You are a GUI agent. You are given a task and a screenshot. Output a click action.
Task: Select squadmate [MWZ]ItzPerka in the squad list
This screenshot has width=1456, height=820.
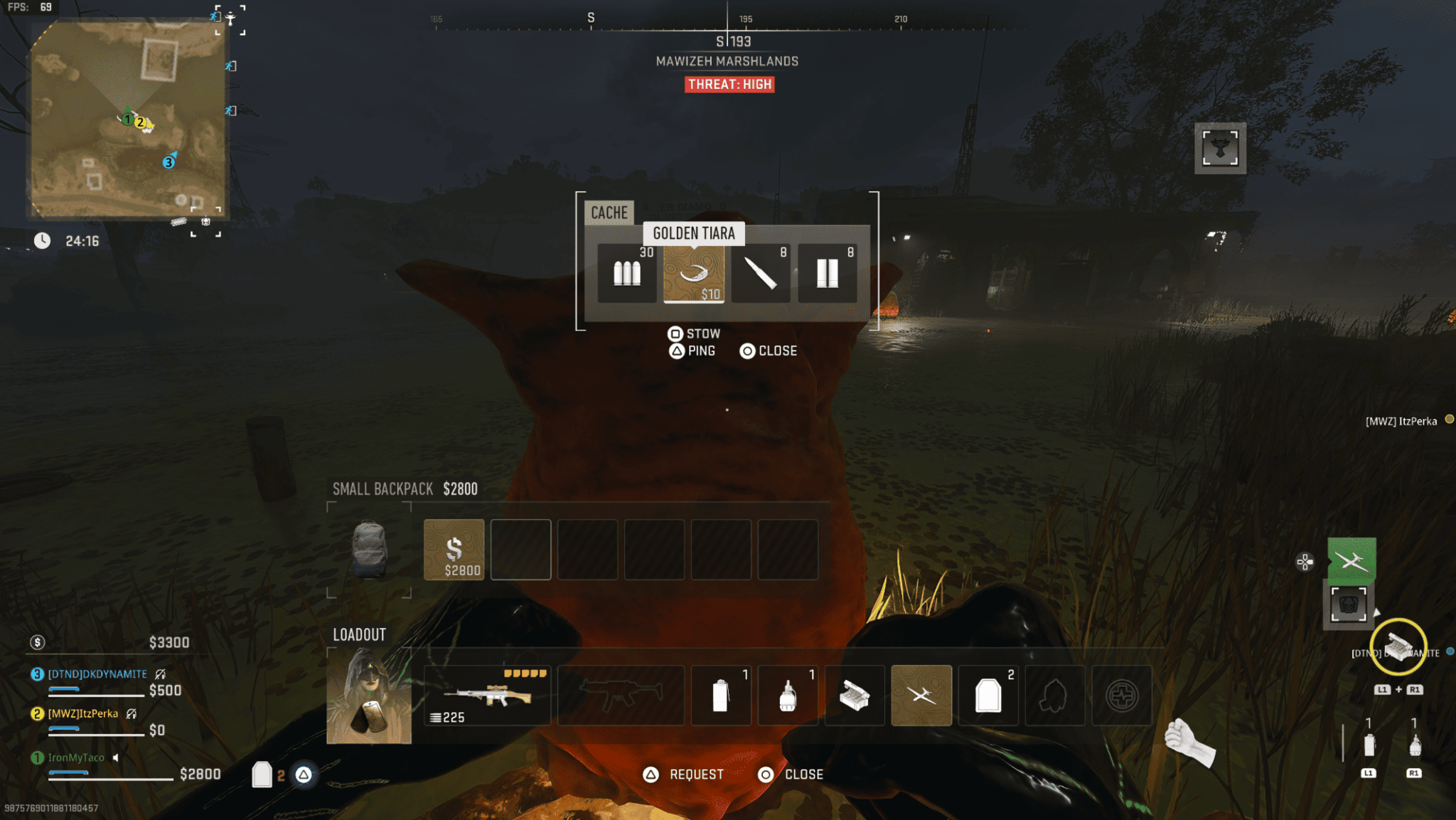[x=83, y=713]
